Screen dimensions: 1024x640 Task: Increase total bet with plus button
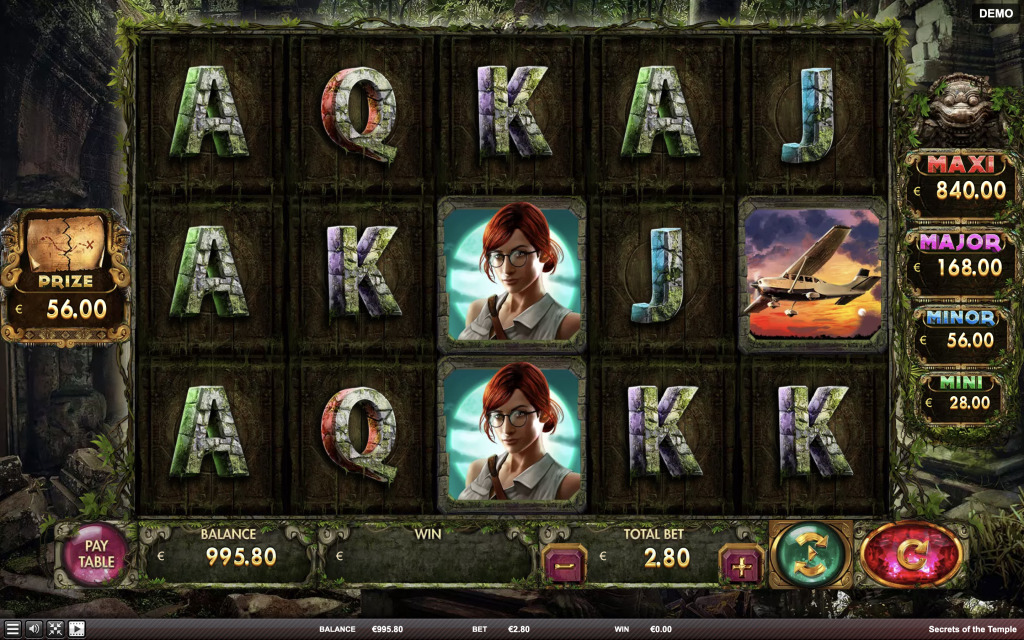(741, 565)
